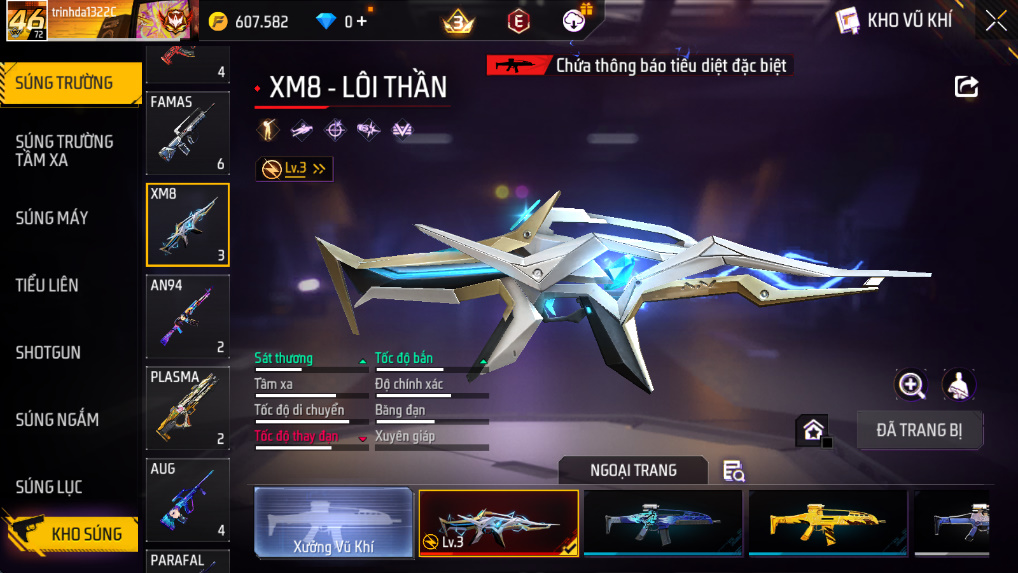Share the XM8 Lôi Thần skin
This screenshot has width=1018, height=573.
pyautogui.click(x=966, y=87)
